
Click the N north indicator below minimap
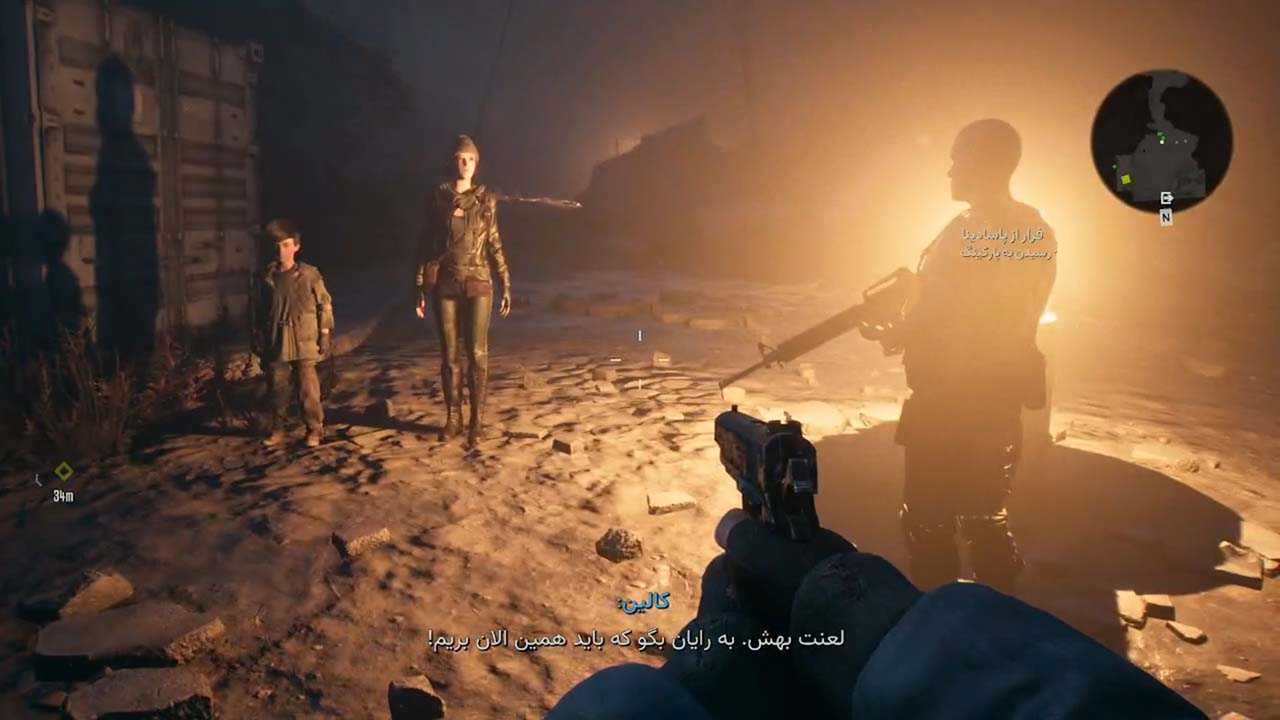pyautogui.click(x=1166, y=216)
